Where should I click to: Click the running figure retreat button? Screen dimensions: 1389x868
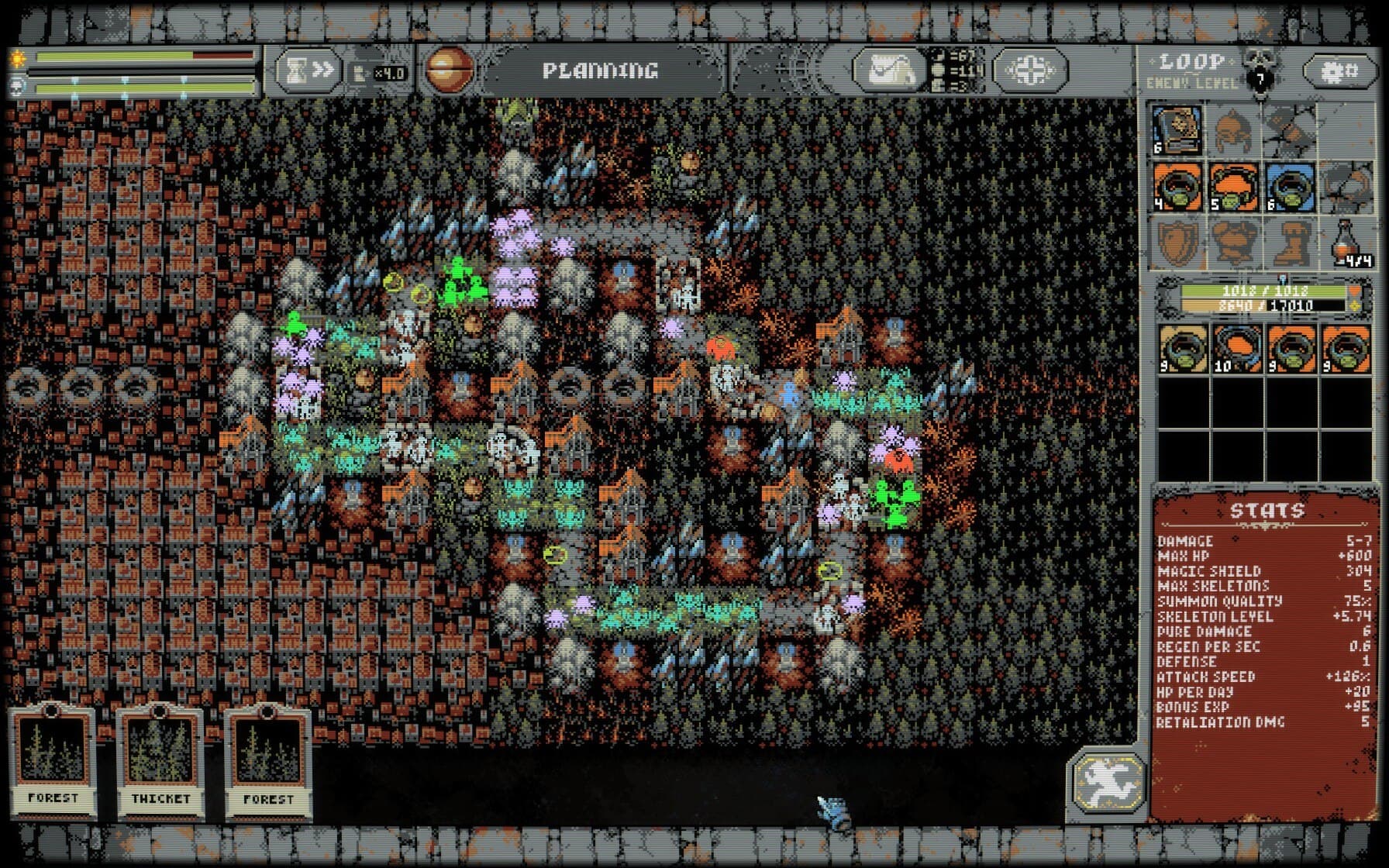1108,781
